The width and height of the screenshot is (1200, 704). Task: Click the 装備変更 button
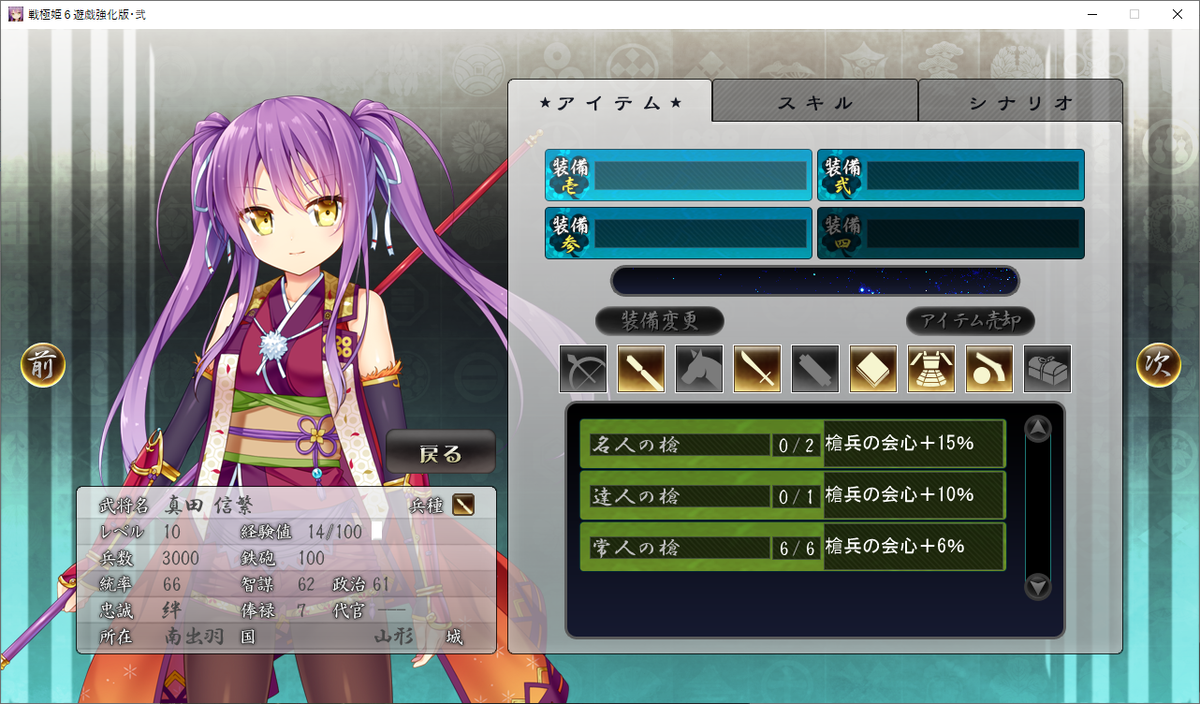[659, 321]
